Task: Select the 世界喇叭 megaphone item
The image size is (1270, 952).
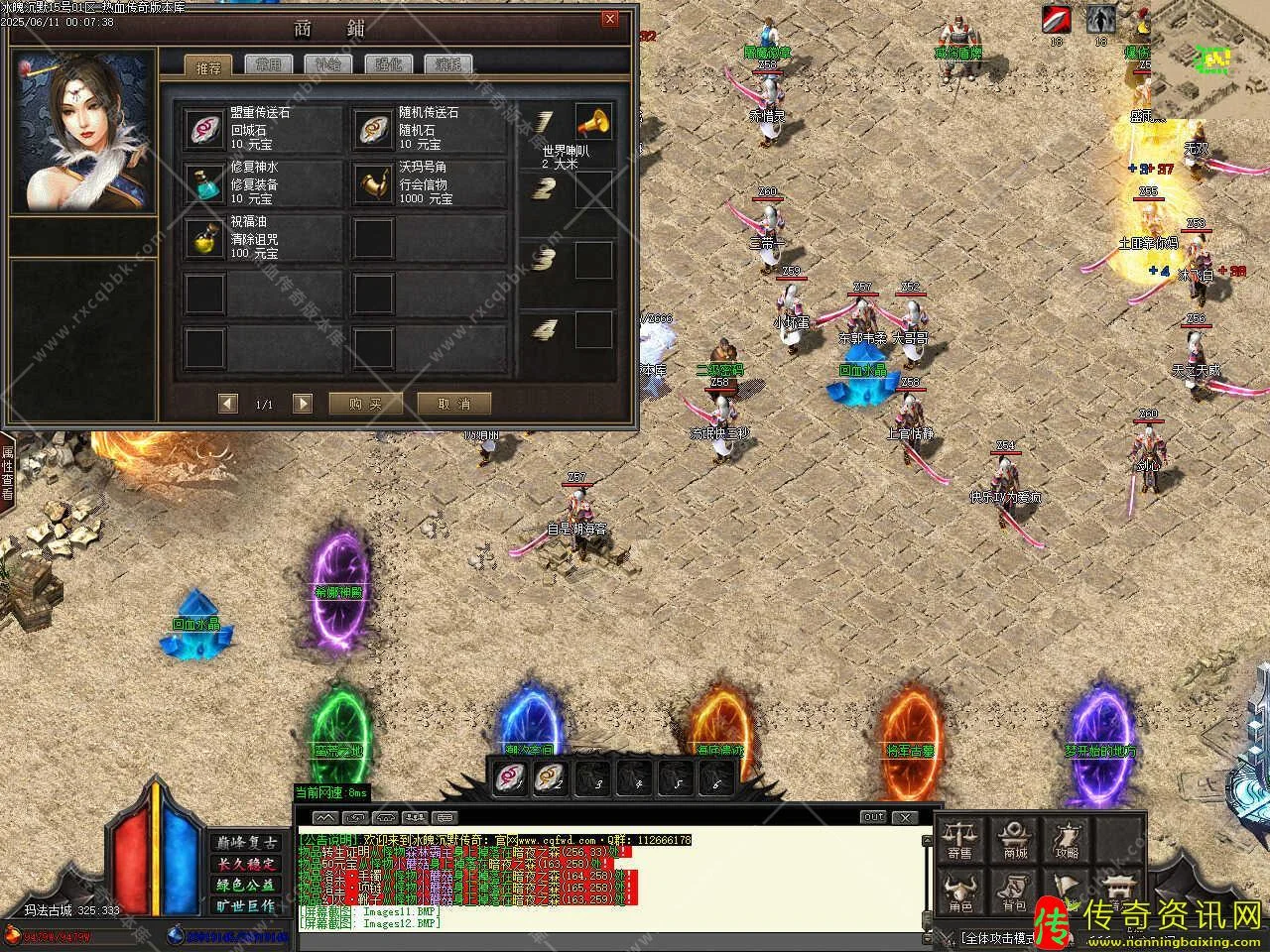Action: pyautogui.click(x=593, y=122)
